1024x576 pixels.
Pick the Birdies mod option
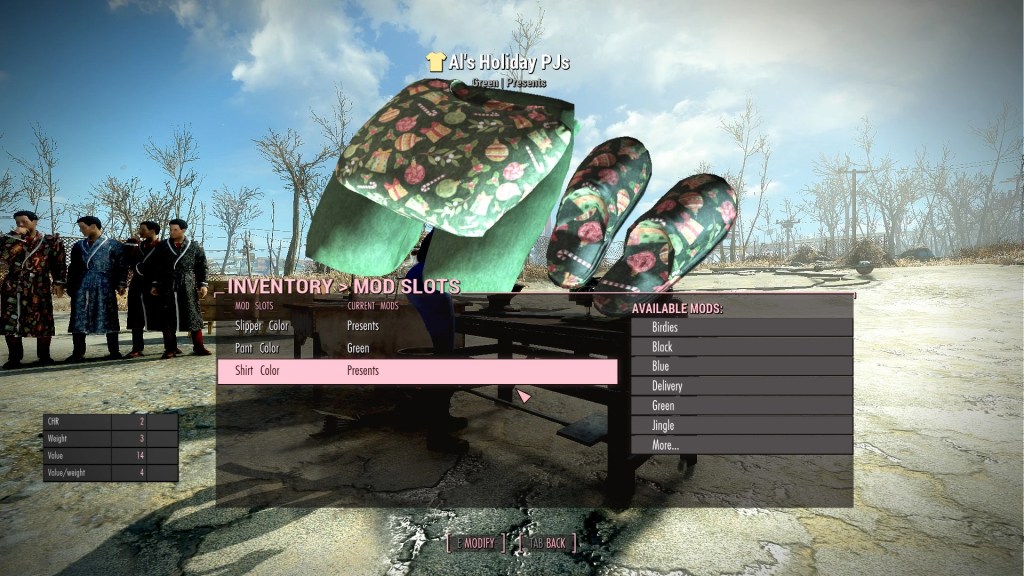point(741,327)
